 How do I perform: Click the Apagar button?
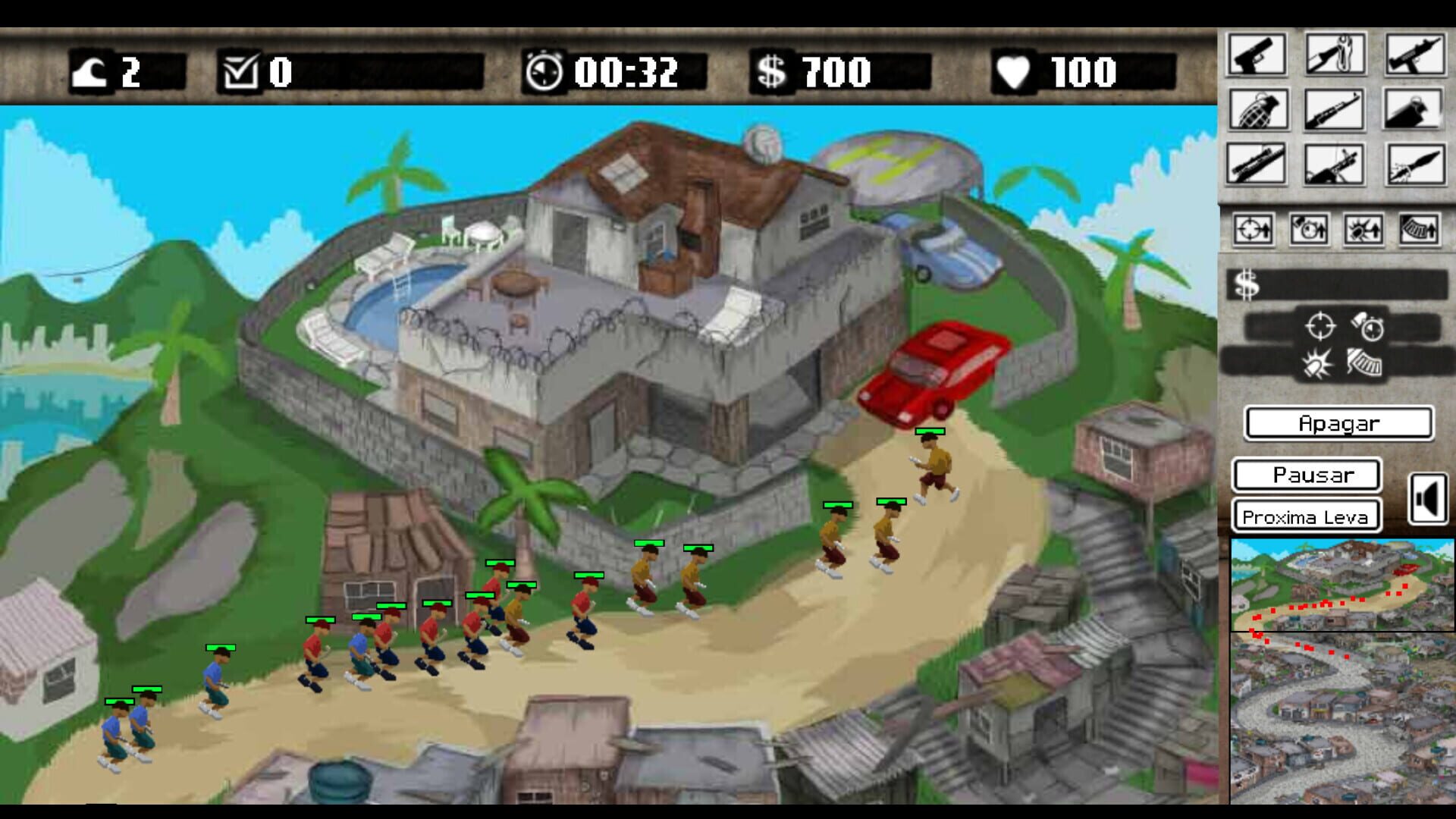pos(1340,424)
